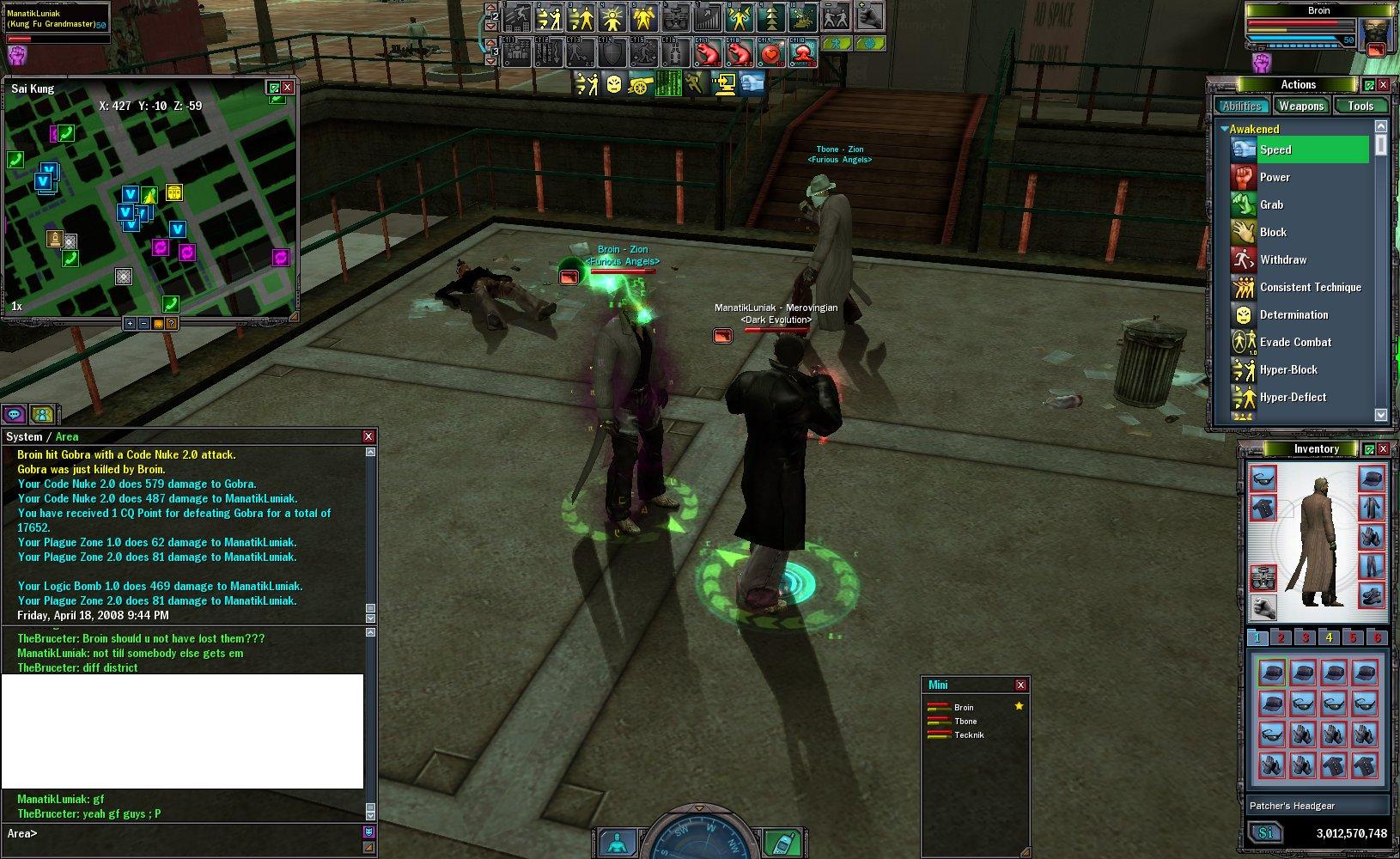Switch to the Weapons tab
This screenshot has height=859, width=1400.
tap(1300, 107)
